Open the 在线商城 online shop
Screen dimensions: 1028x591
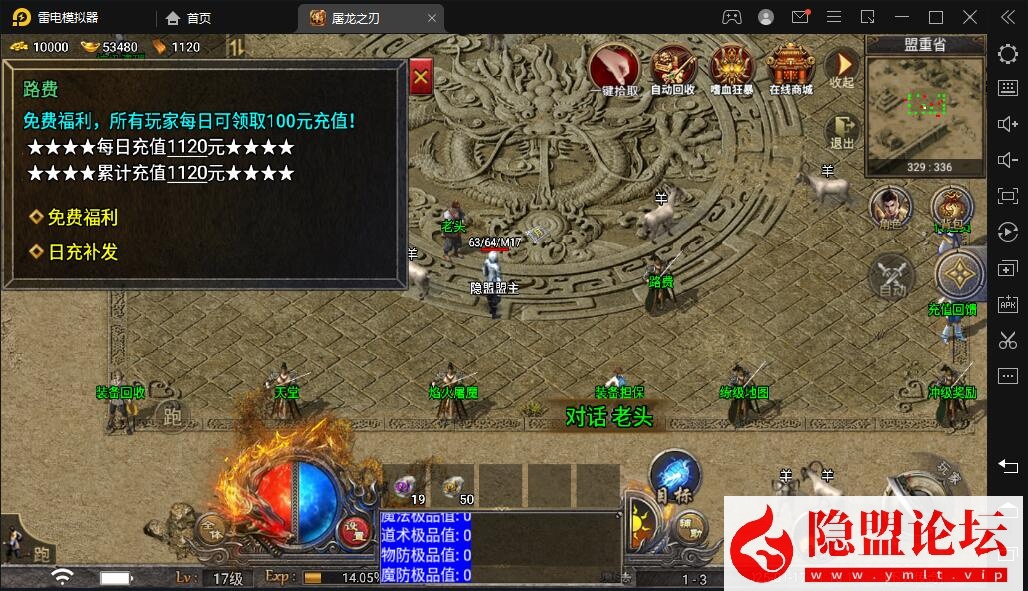coord(790,67)
